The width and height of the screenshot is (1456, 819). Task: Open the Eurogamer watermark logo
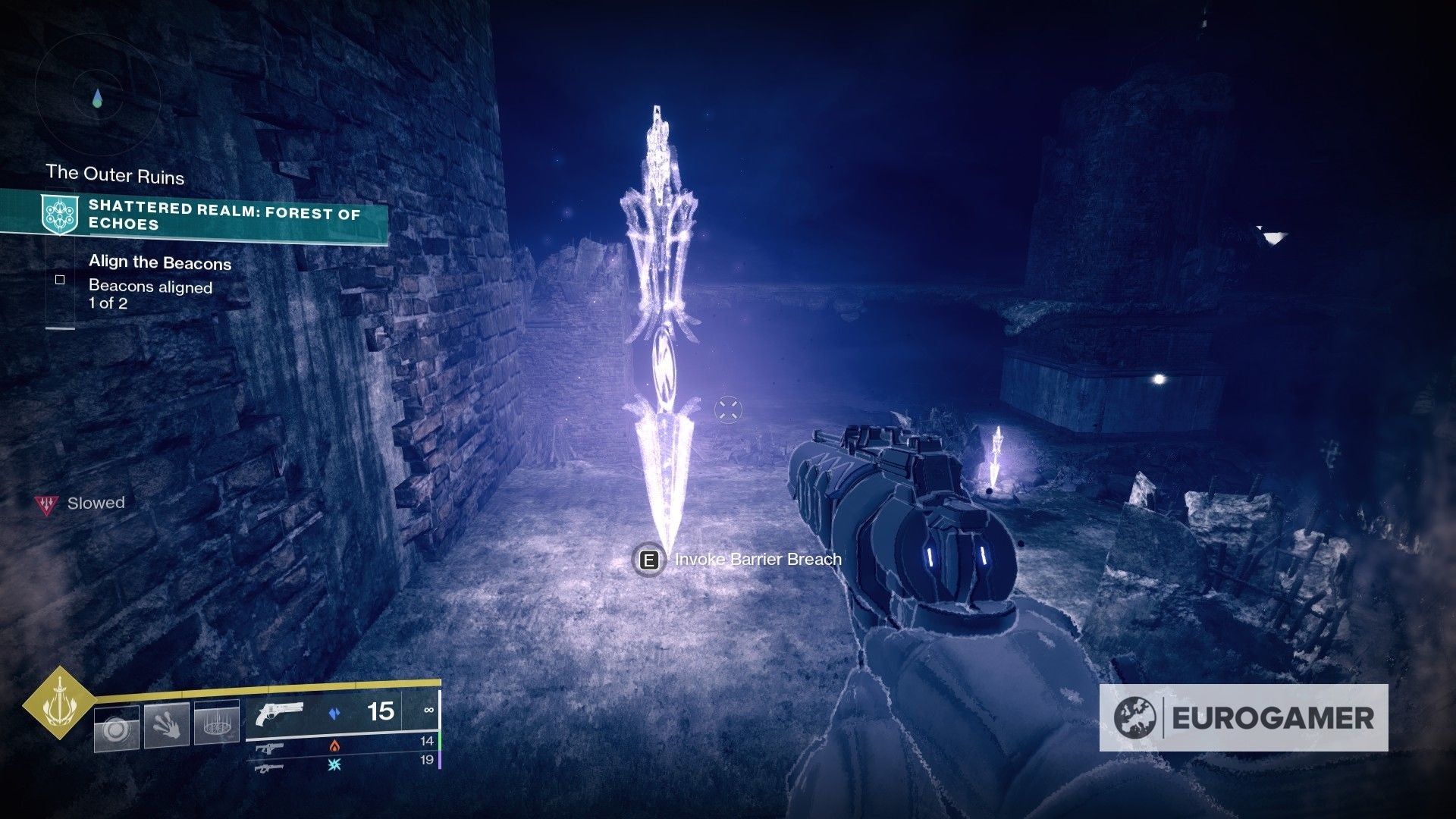(x=1244, y=717)
